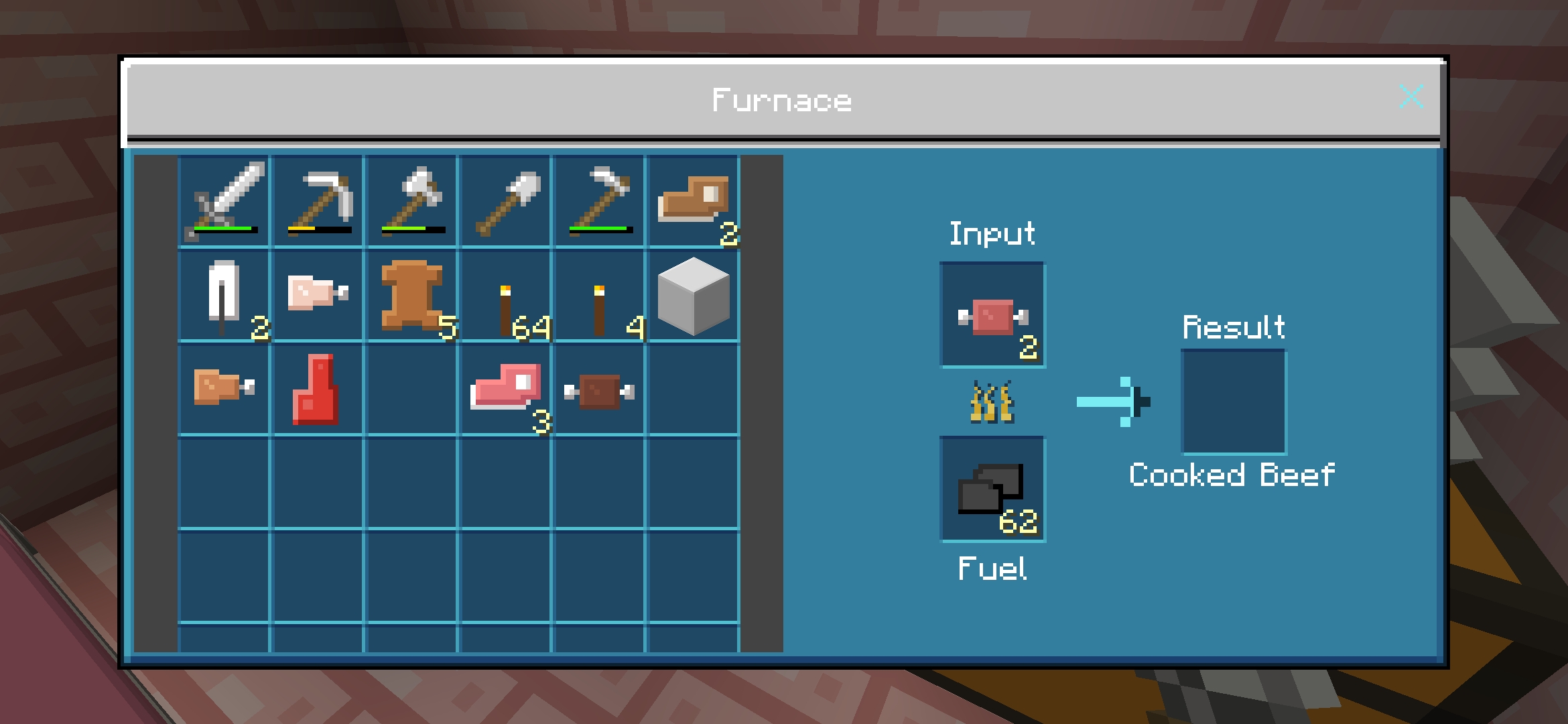The image size is (1568, 724).
Task: Select the raw chicken slot
Action: pos(318,296)
